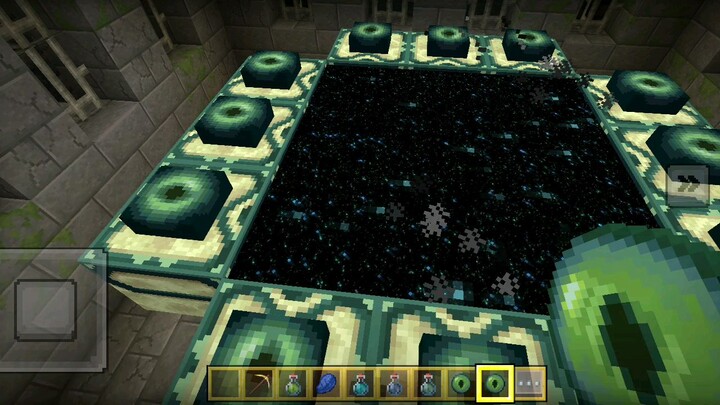Viewport: 720px width, 405px height.
Task: Select the green potion hotbar slot
Action: (x=294, y=384)
